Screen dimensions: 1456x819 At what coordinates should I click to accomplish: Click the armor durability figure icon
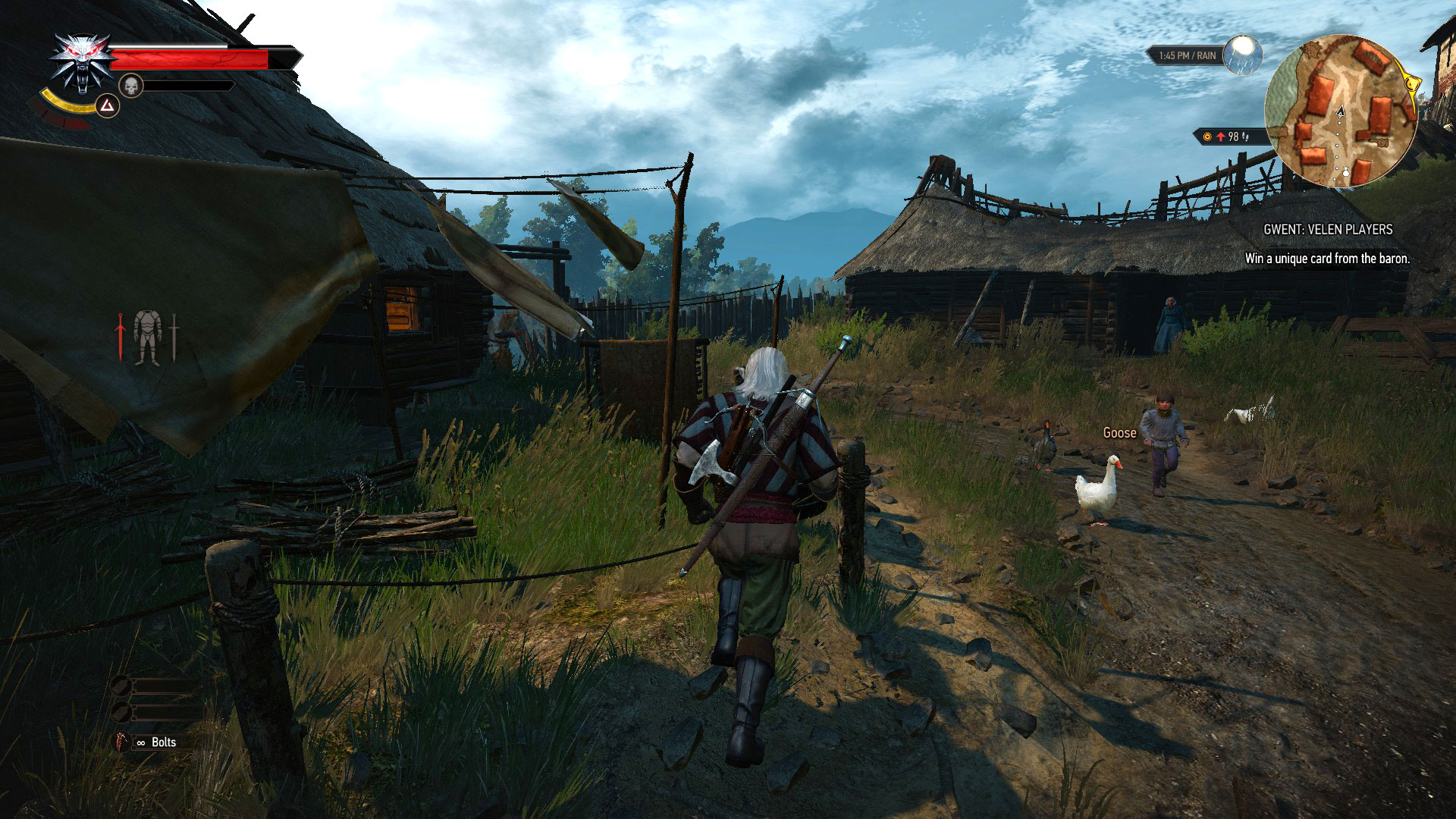[x=147, y=337]
